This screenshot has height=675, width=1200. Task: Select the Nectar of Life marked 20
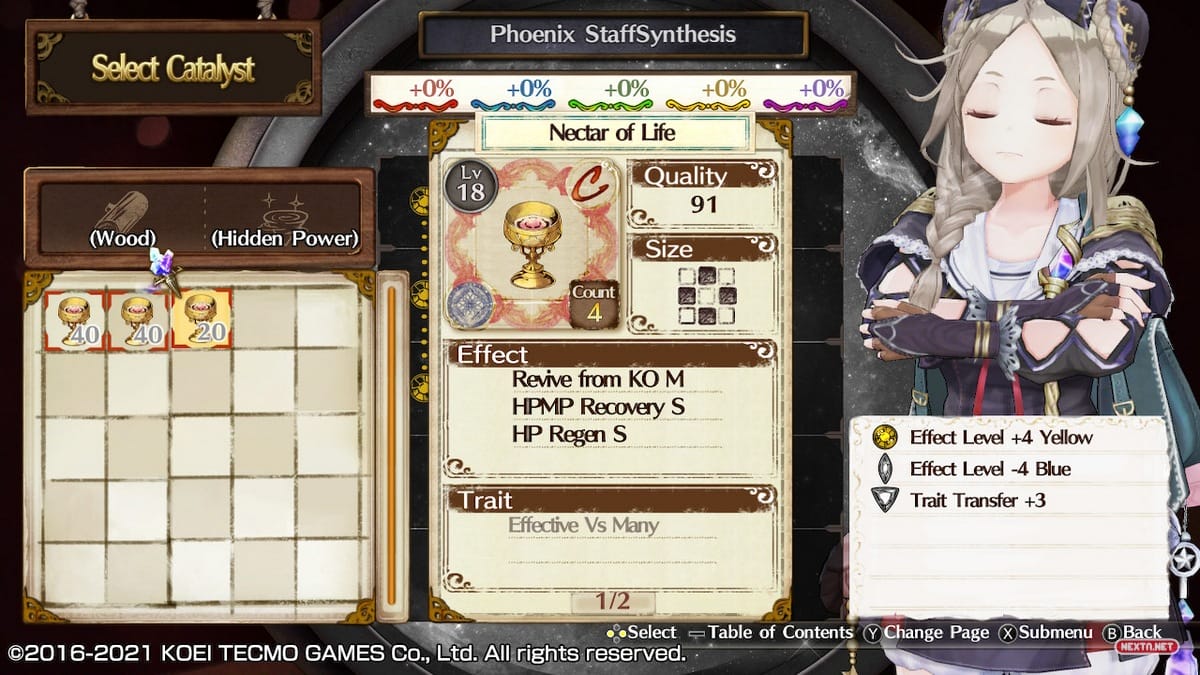201,320
